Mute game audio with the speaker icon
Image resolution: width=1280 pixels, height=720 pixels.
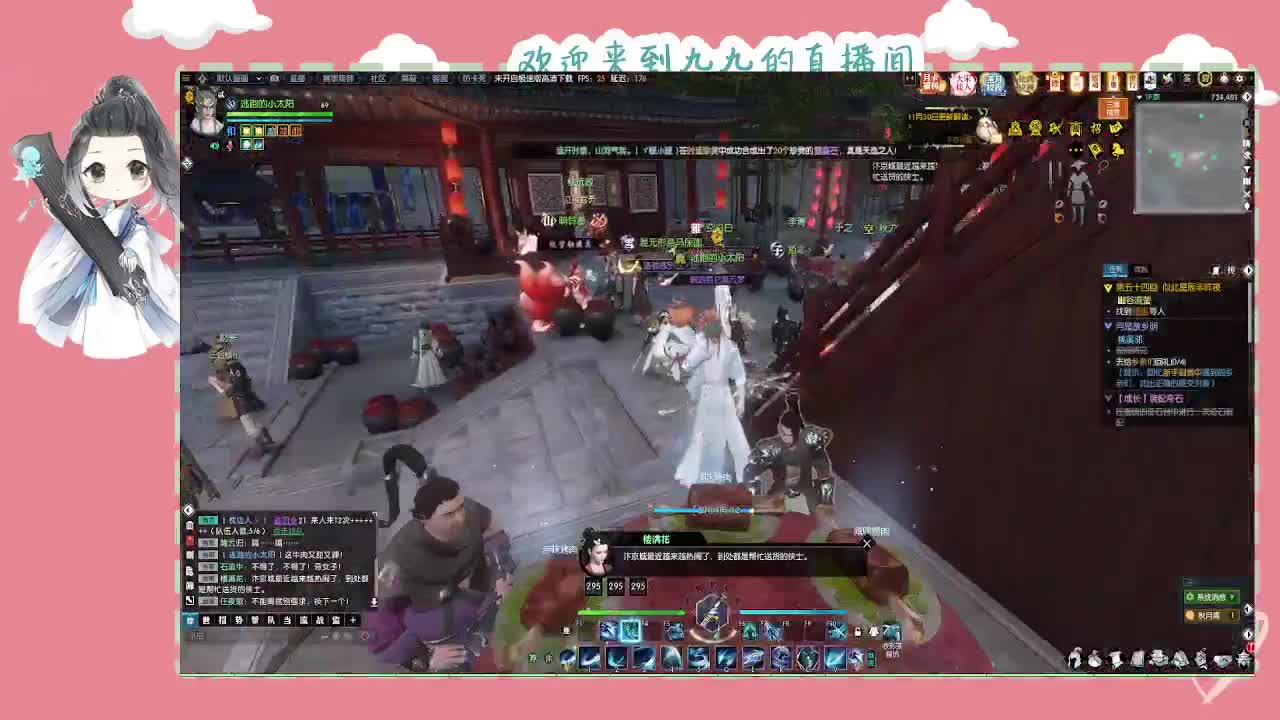[x=215, y=145]
